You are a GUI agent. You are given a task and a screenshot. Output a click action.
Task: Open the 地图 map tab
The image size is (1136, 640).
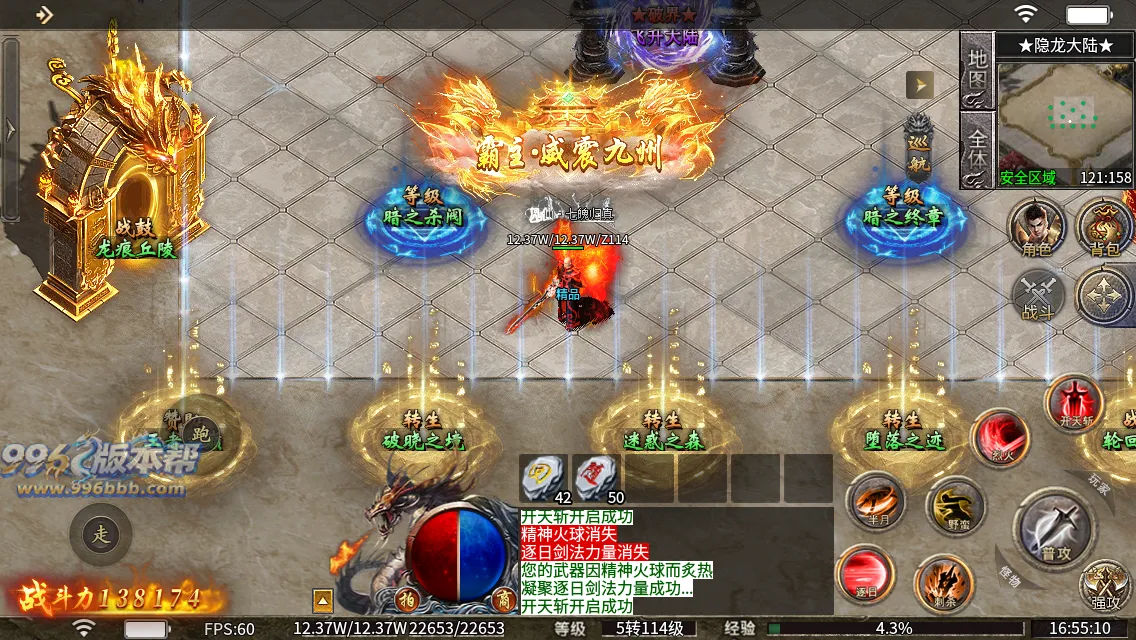(x=976, y=68)
